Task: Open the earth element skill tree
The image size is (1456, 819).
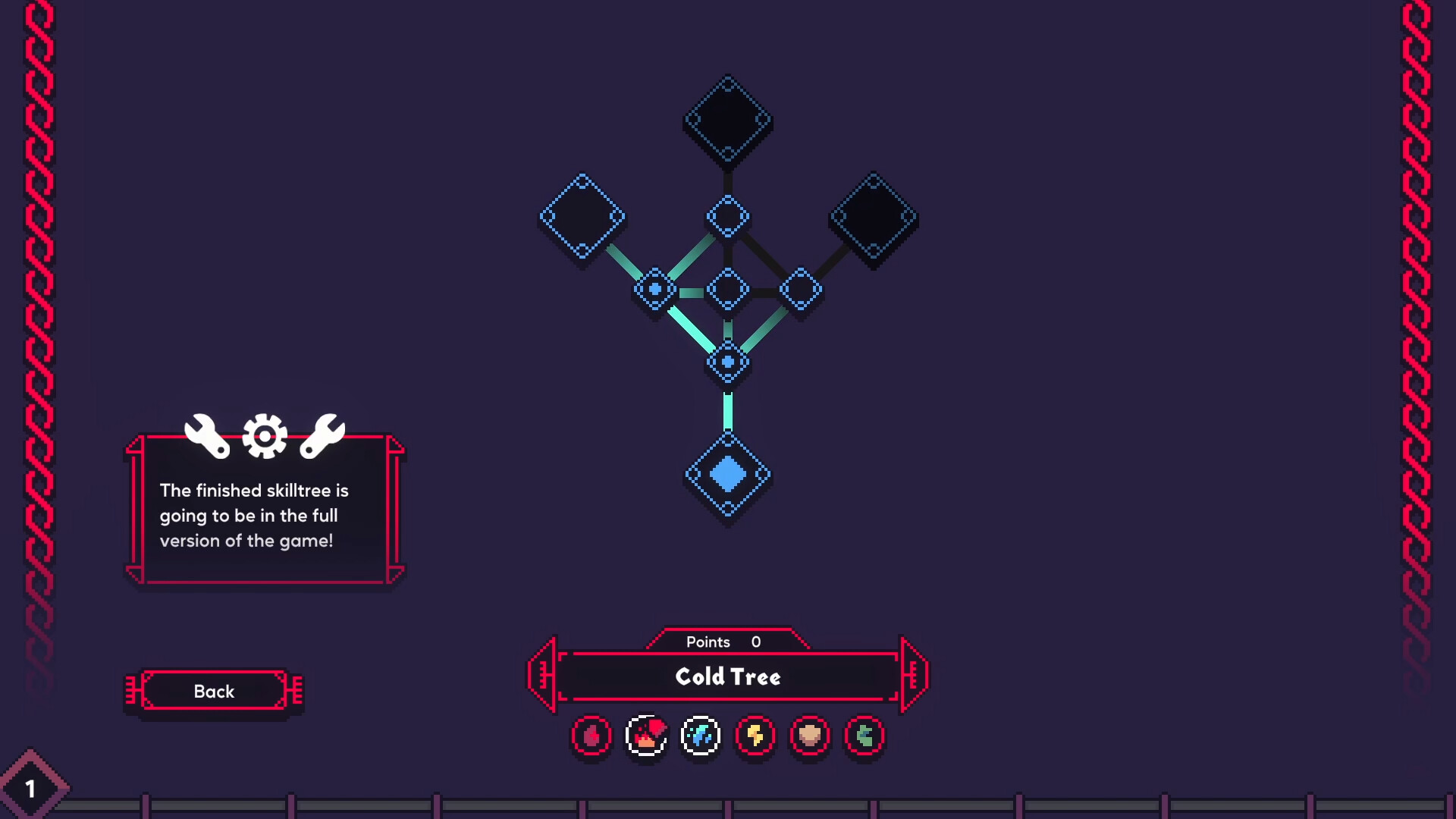Action: point(810,735)
